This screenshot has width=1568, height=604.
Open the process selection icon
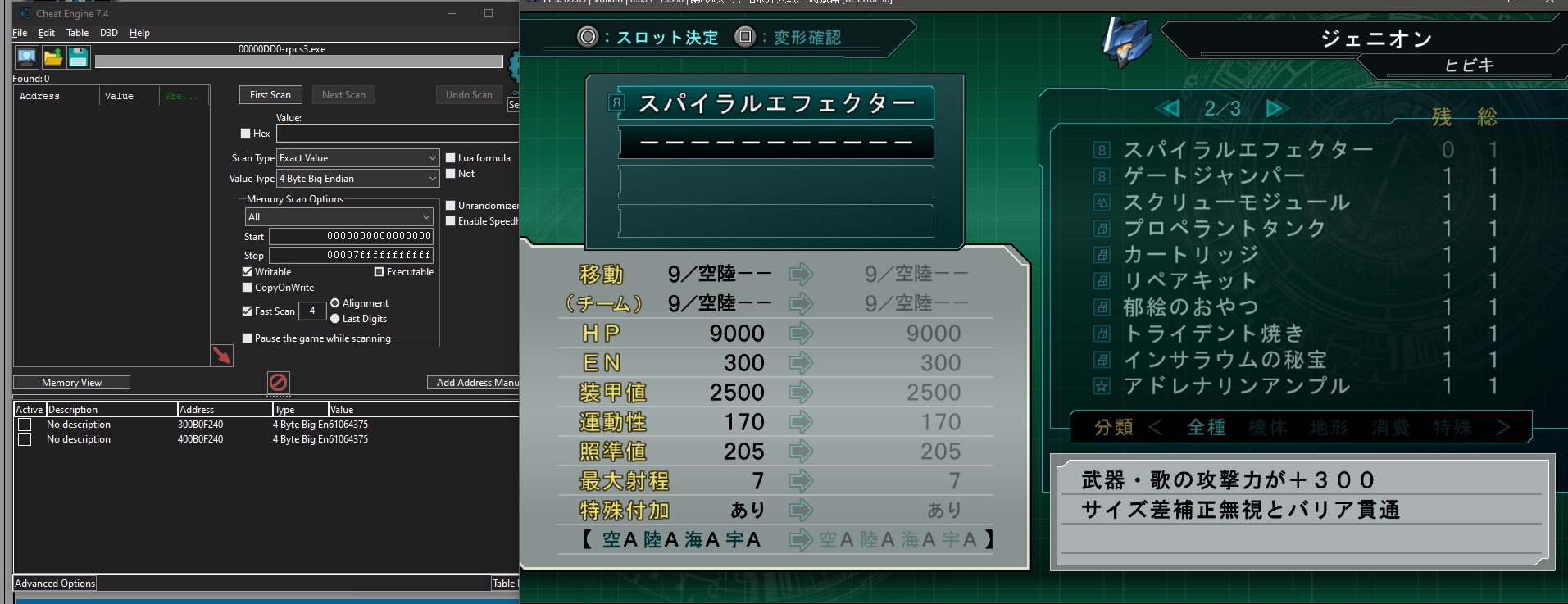[25, 57]
